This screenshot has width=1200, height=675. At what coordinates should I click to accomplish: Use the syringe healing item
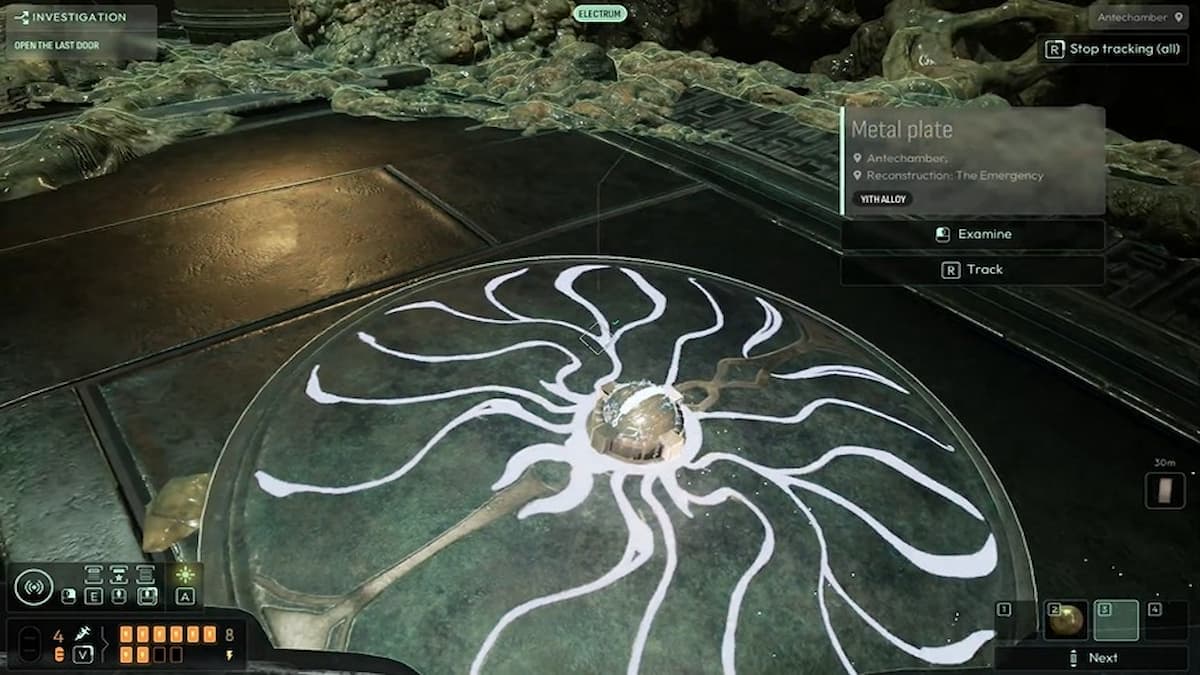pos(83,634)
